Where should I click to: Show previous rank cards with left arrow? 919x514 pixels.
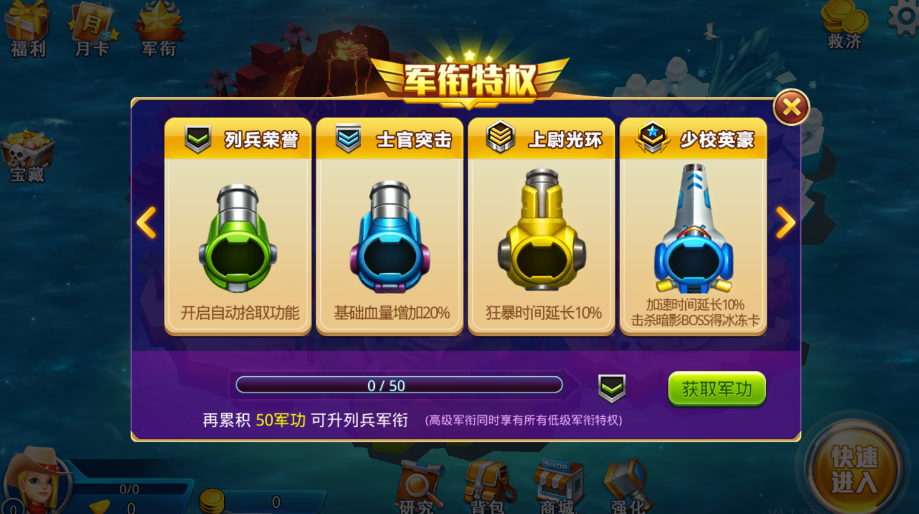pyautogui.click(x=146, y=222)
